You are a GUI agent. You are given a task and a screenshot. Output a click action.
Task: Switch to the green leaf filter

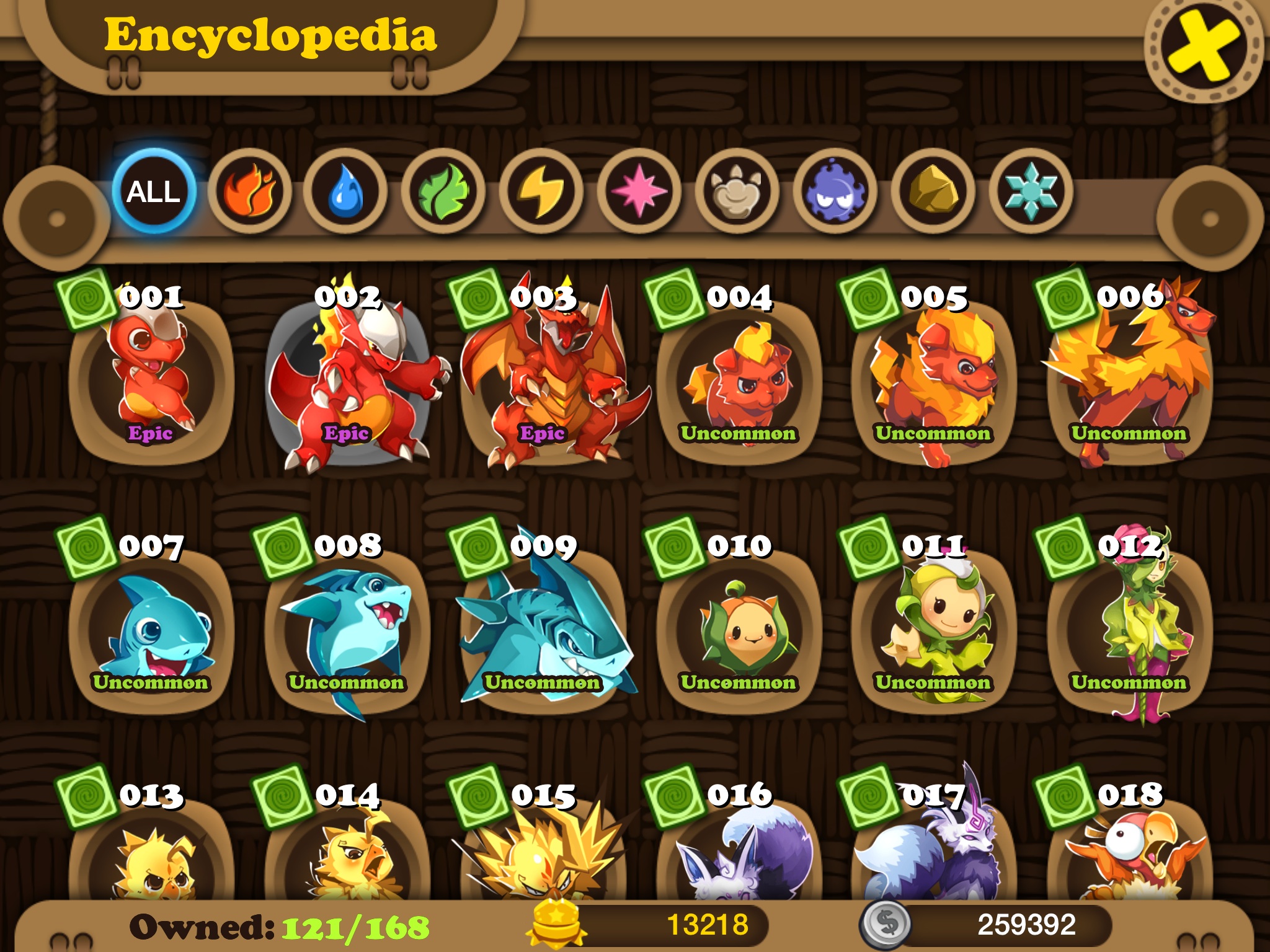pos(443,192)
